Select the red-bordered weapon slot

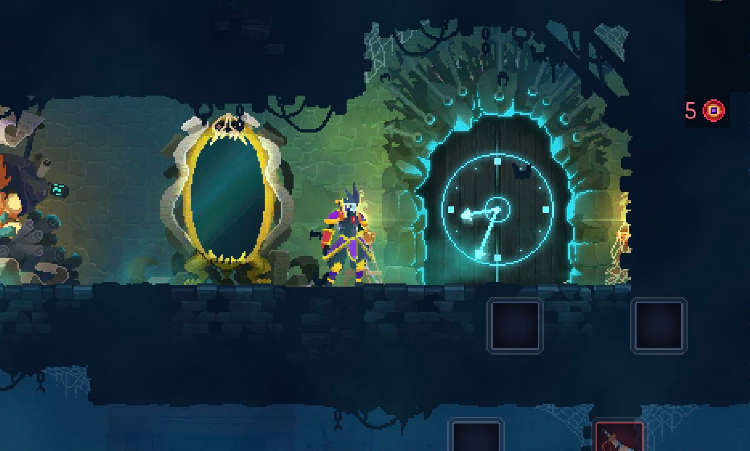pyautogui.click(x=619, y=438)
